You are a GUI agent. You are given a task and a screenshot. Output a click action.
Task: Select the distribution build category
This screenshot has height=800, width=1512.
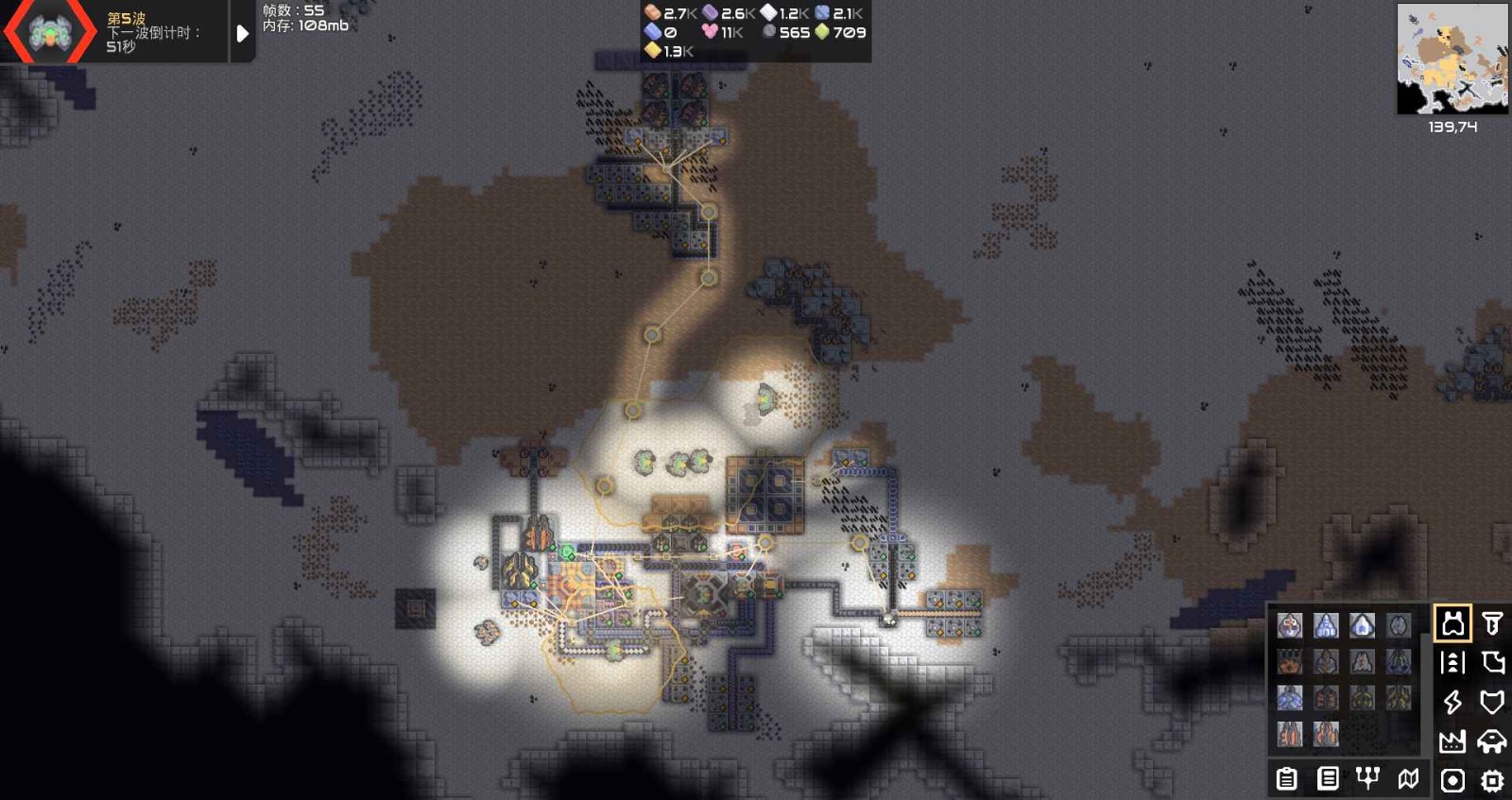[1453, 662]
